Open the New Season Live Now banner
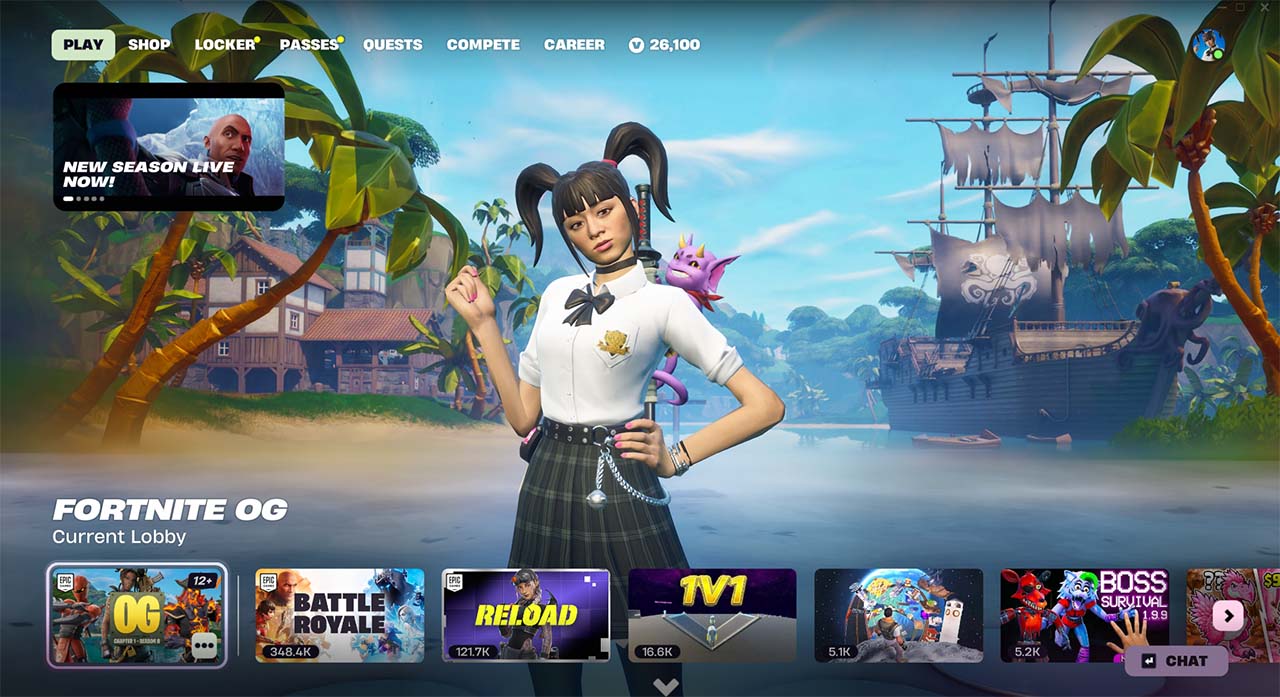Screen dimensions: 1280x697 (169, 146)
